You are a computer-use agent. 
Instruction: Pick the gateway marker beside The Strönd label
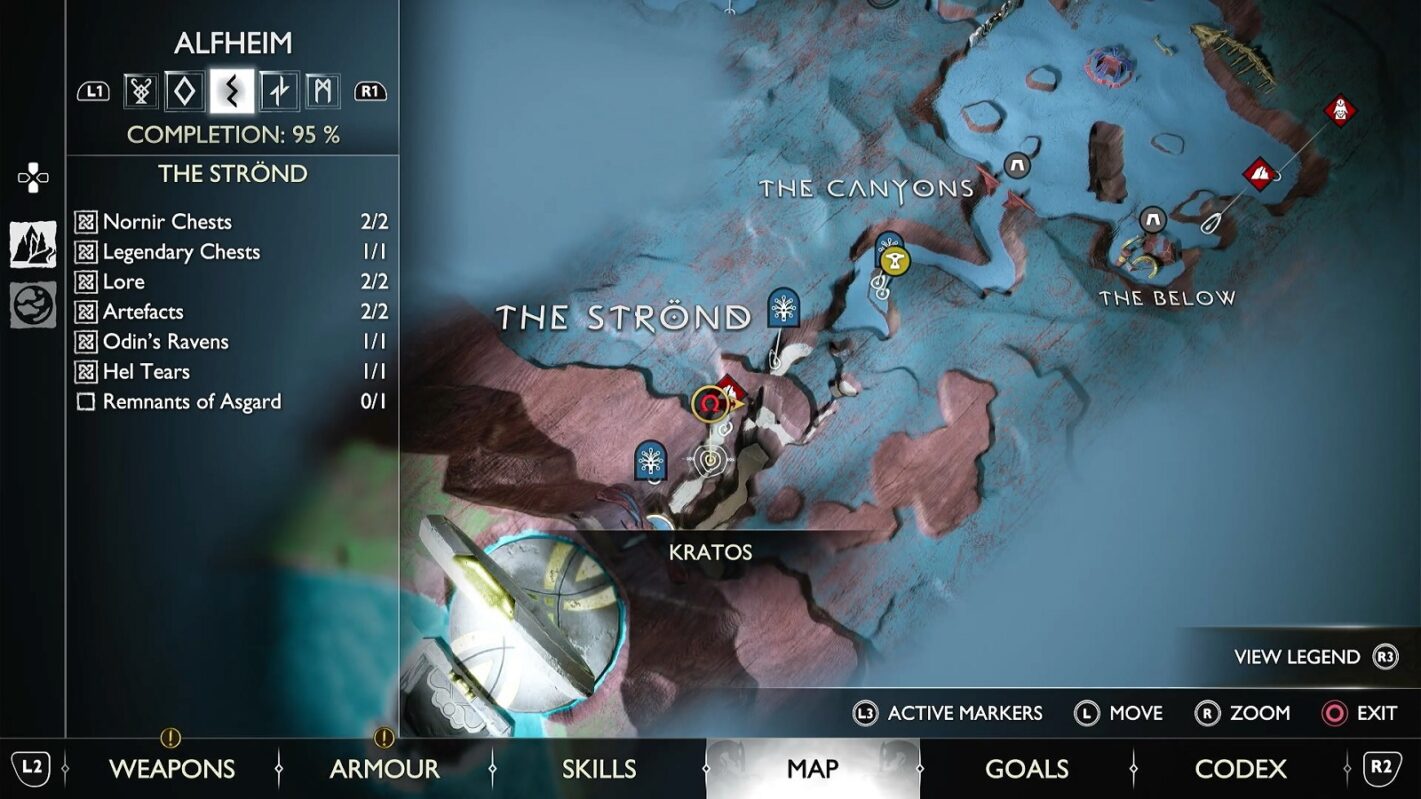(784, 308)
